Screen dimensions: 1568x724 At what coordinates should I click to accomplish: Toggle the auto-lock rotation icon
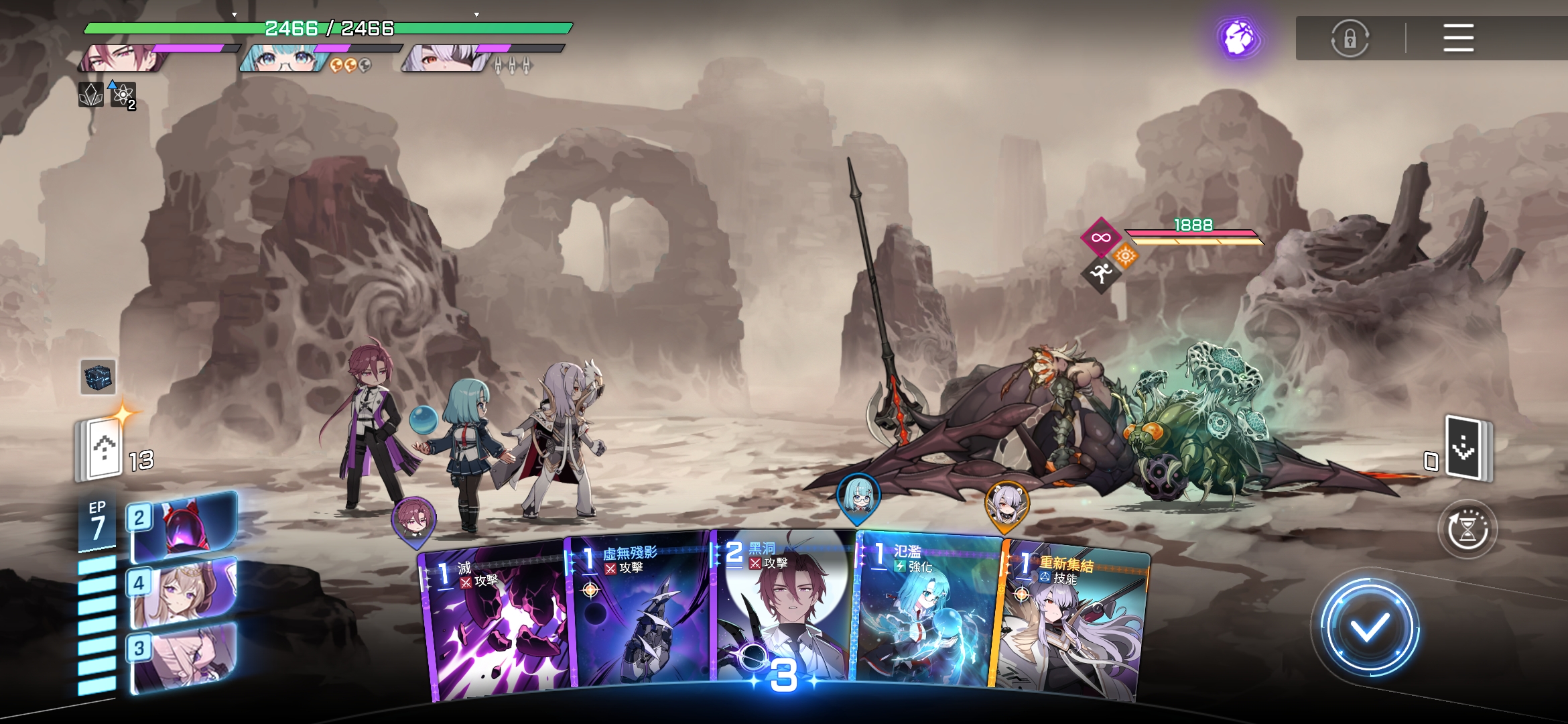pyautogui.click(x=1350, y=38)
